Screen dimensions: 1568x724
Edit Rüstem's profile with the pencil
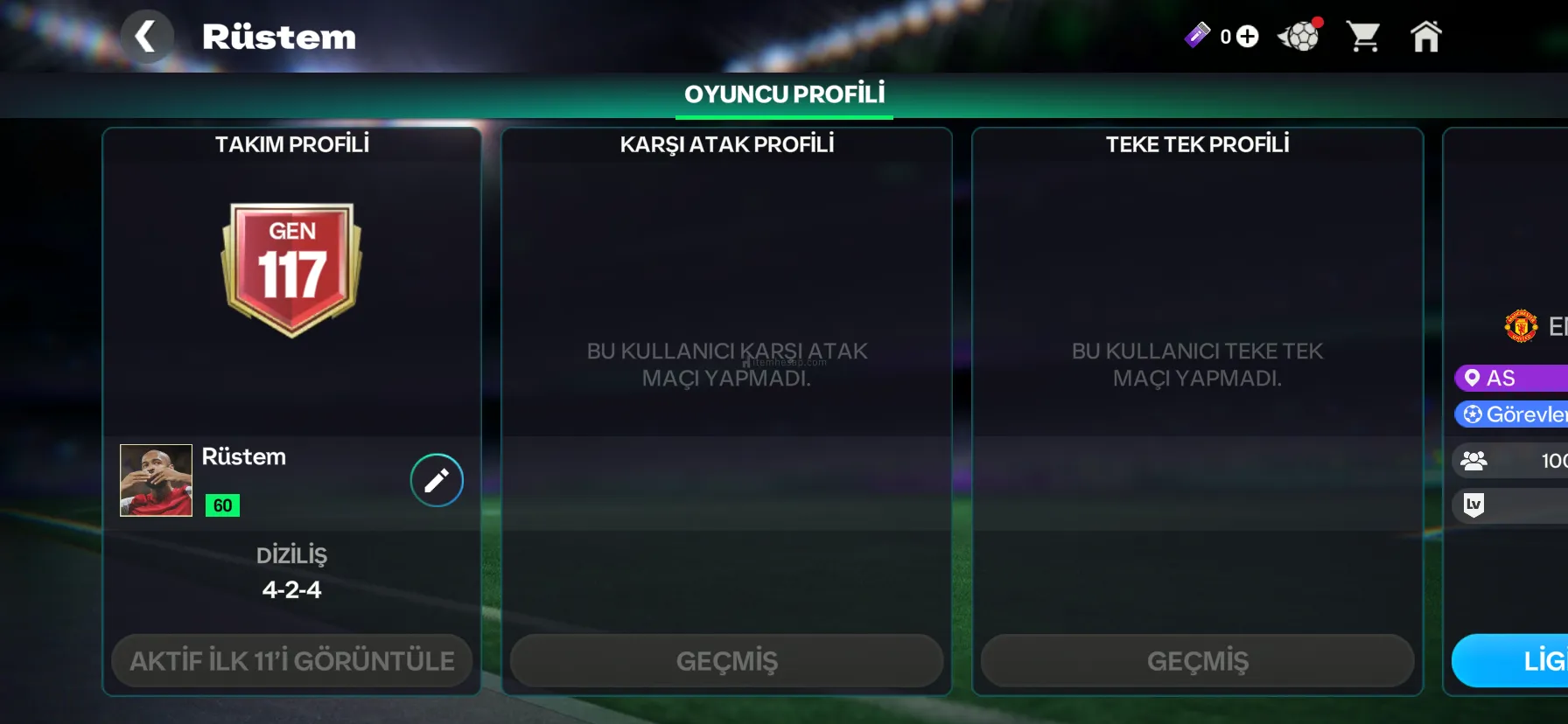pos(437,480)
